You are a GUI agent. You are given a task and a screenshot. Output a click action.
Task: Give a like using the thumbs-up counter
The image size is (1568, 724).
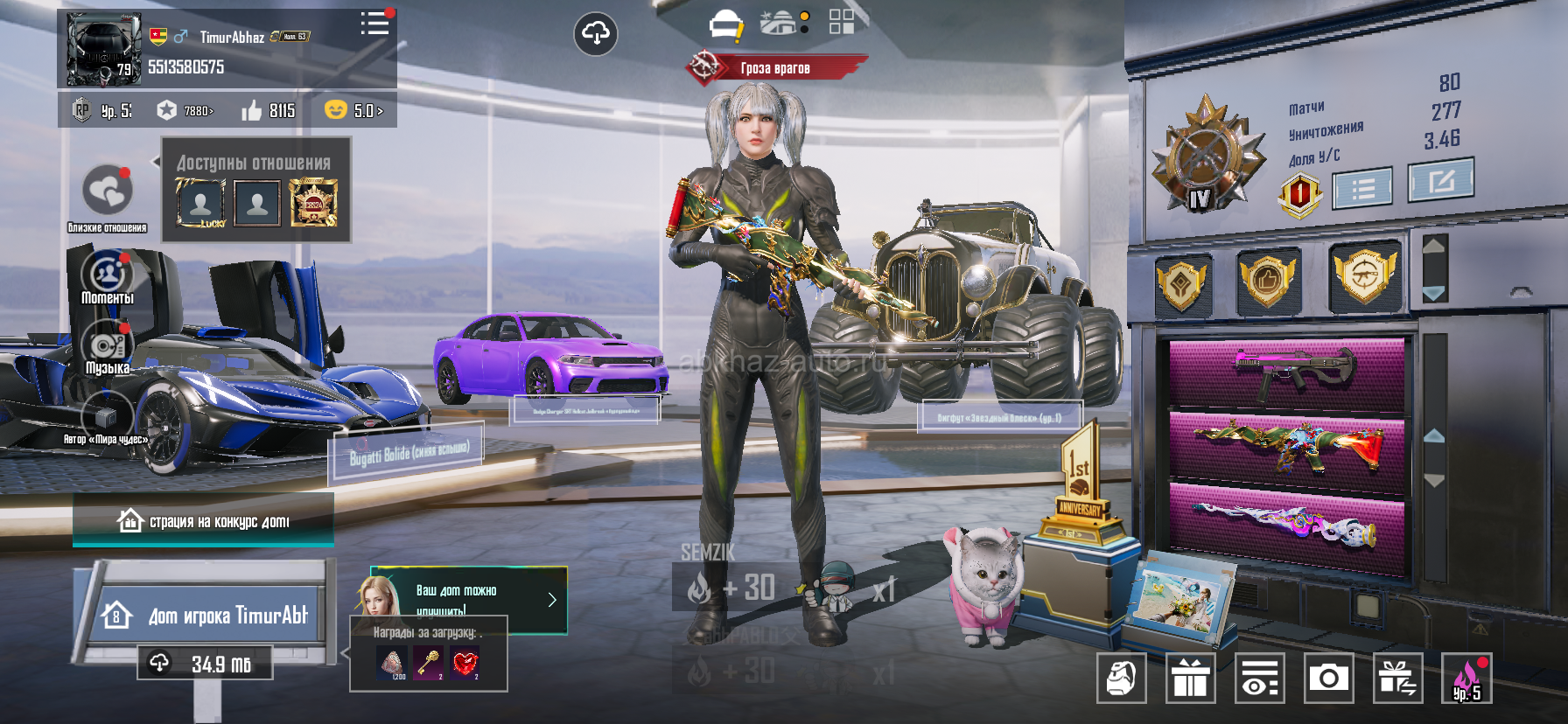click(269, 110)
